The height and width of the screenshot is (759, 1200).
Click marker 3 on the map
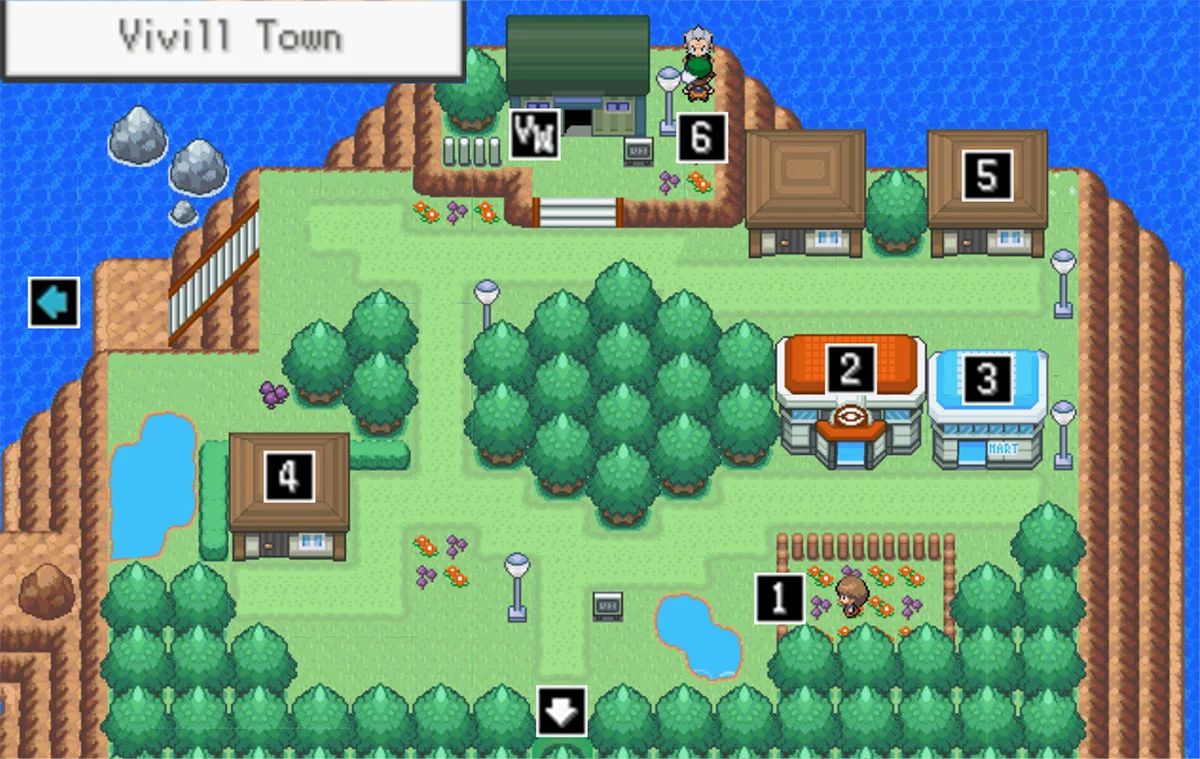pyautogui.click(x=987, y=379)
